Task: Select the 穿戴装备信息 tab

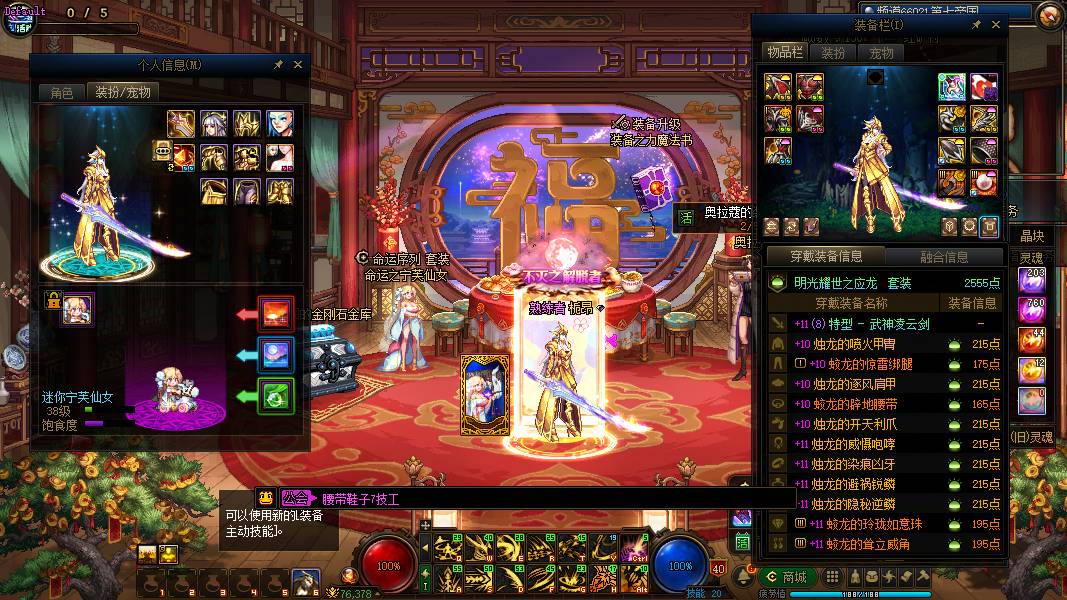Action: pyautogui.click(x=826, y=257)
